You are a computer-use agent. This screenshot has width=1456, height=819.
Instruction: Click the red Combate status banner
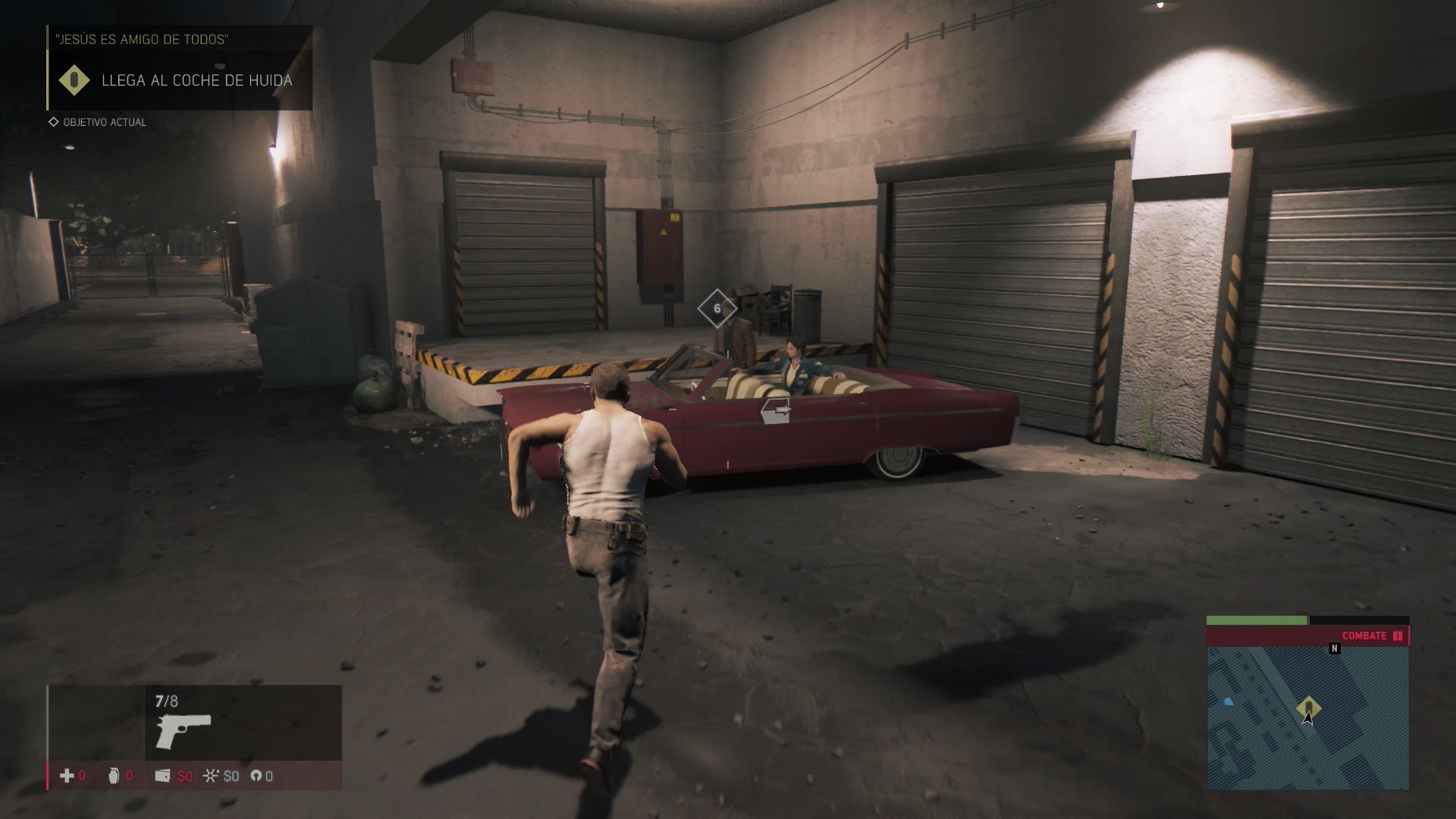[1307, 635]
